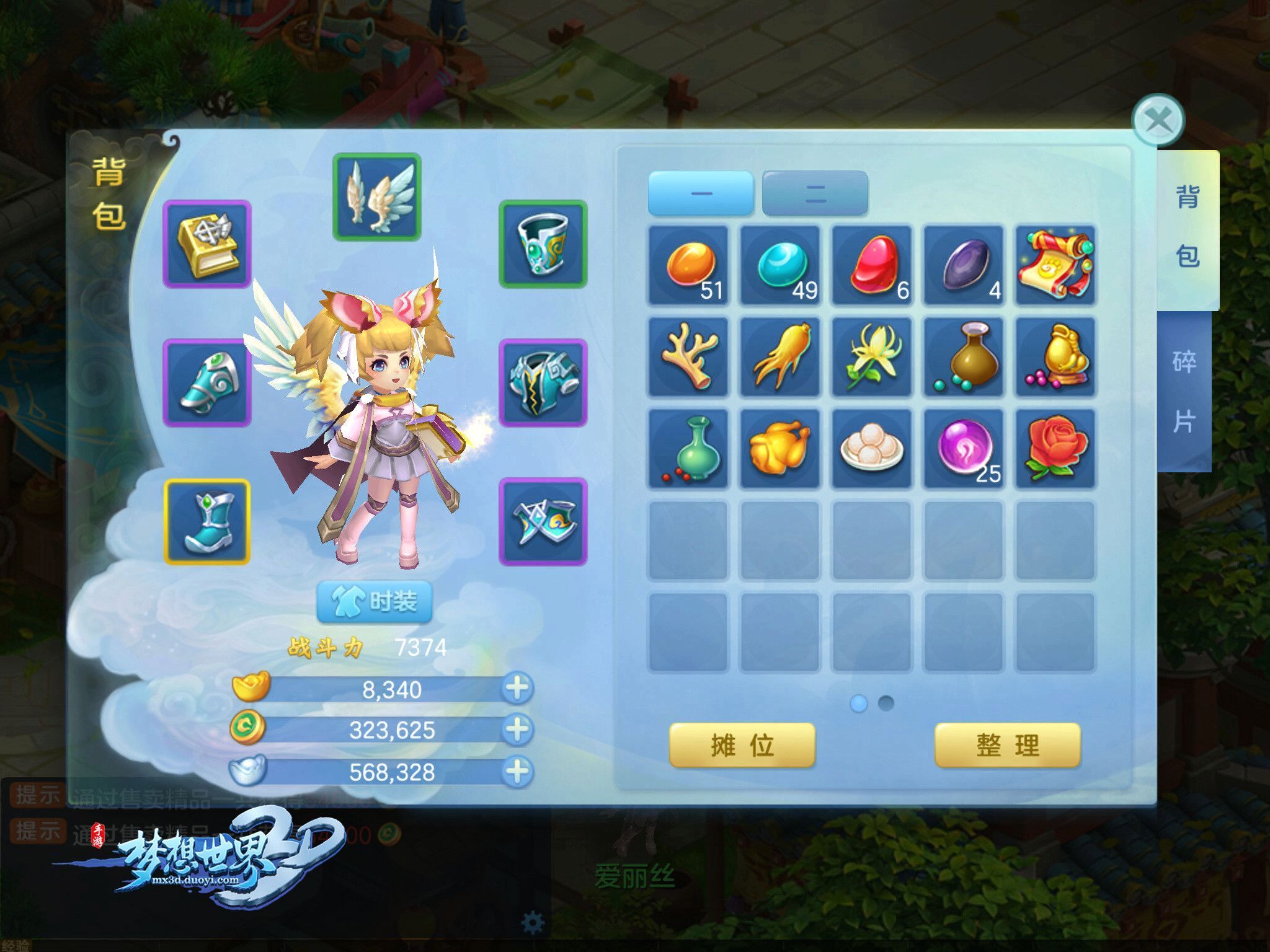Add more green coins with plus button
Viewport: 1270px width, 952px height.
click(x=517, y=729)
